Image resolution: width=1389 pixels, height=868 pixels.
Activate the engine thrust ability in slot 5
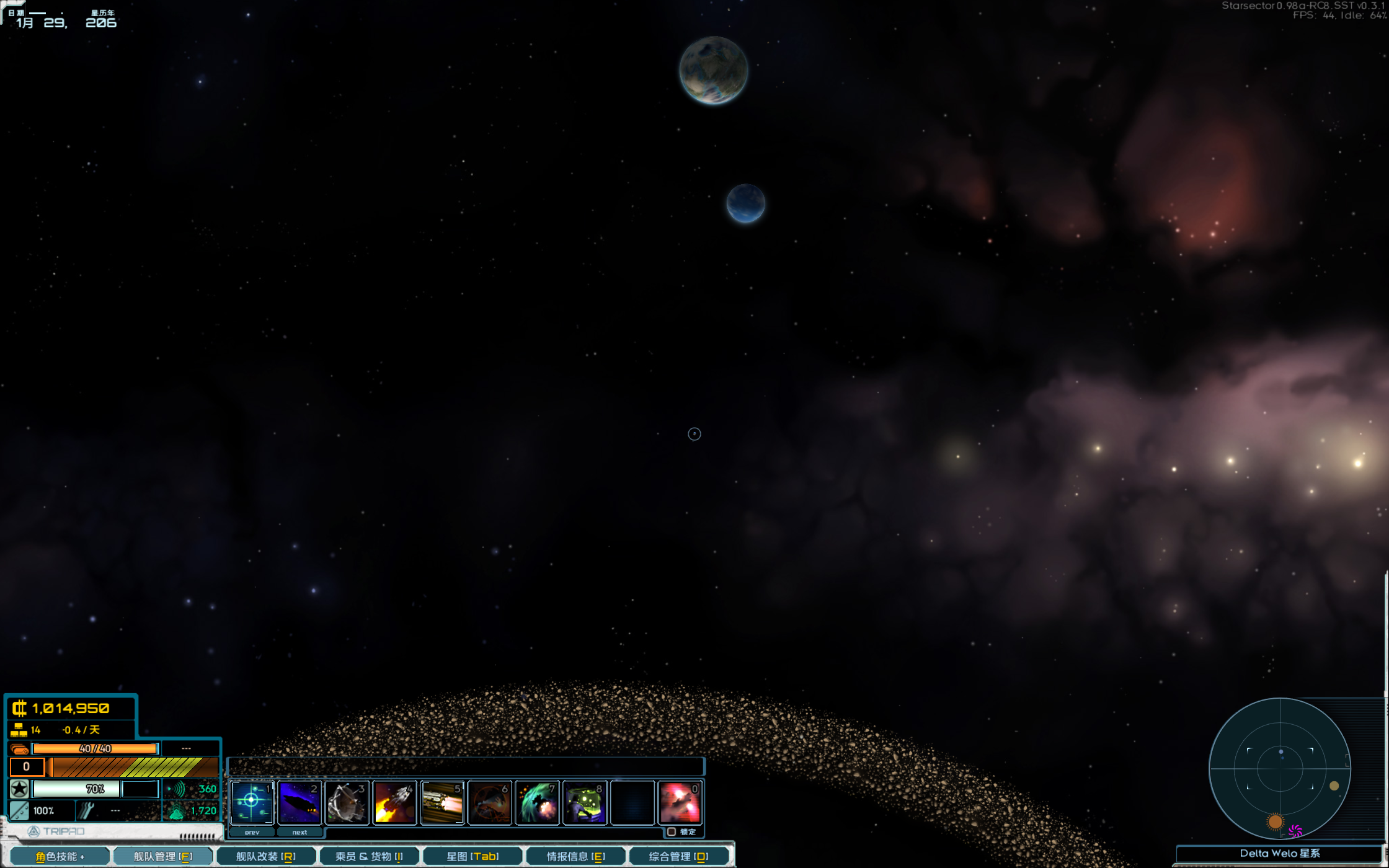tap(442, 802)
